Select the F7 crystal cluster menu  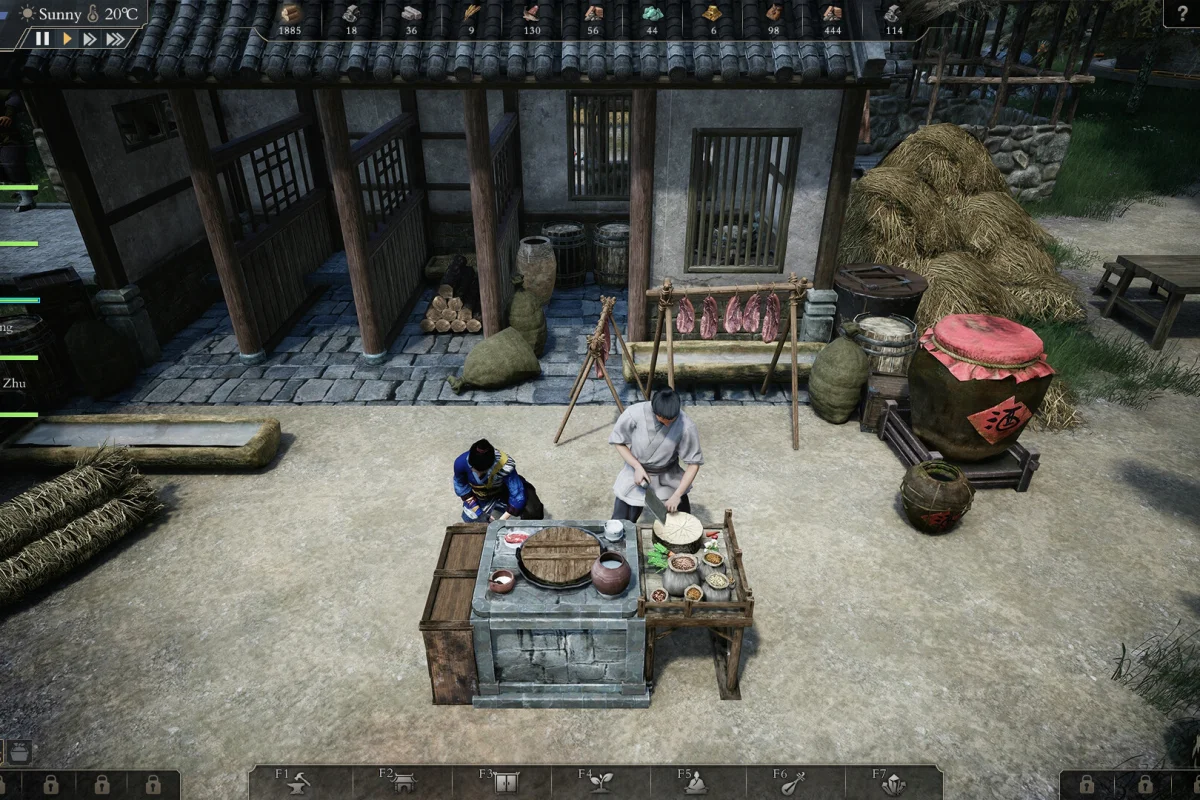893,783
